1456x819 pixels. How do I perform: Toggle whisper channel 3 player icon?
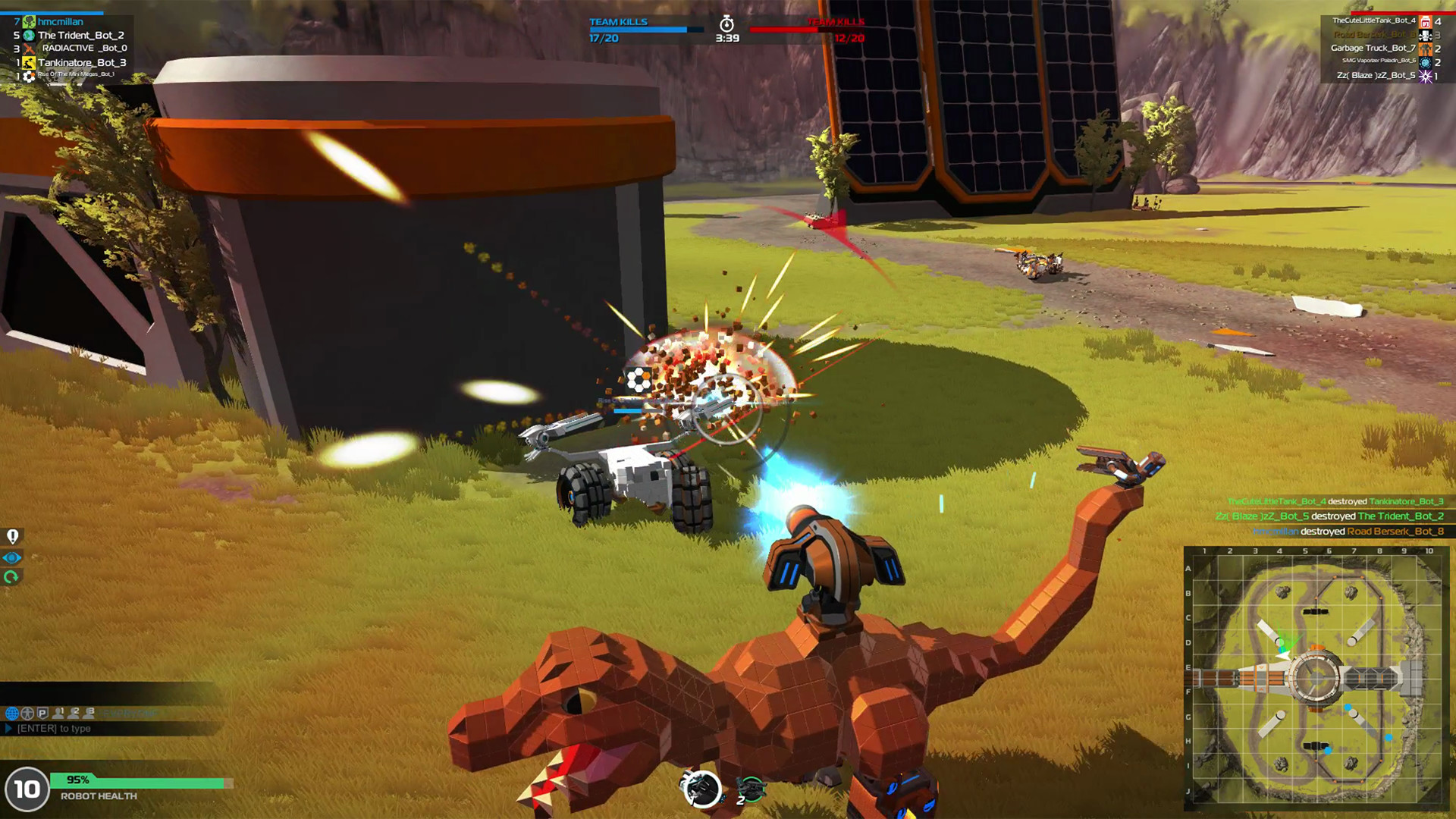[89, 714]
